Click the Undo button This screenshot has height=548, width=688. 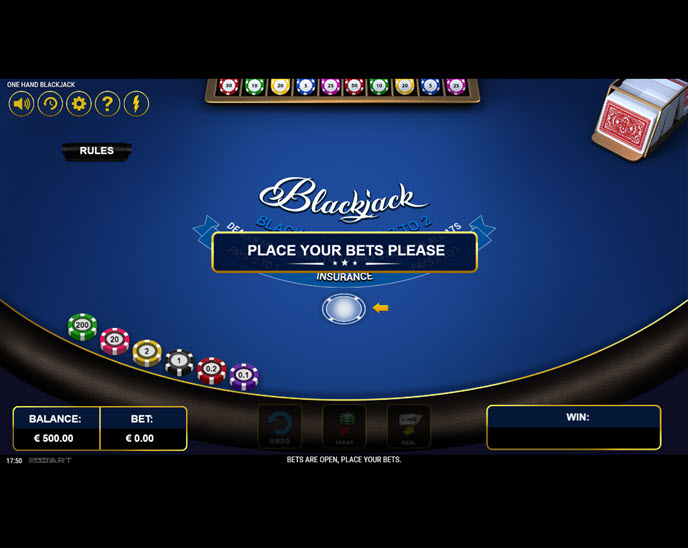(280, 426)
